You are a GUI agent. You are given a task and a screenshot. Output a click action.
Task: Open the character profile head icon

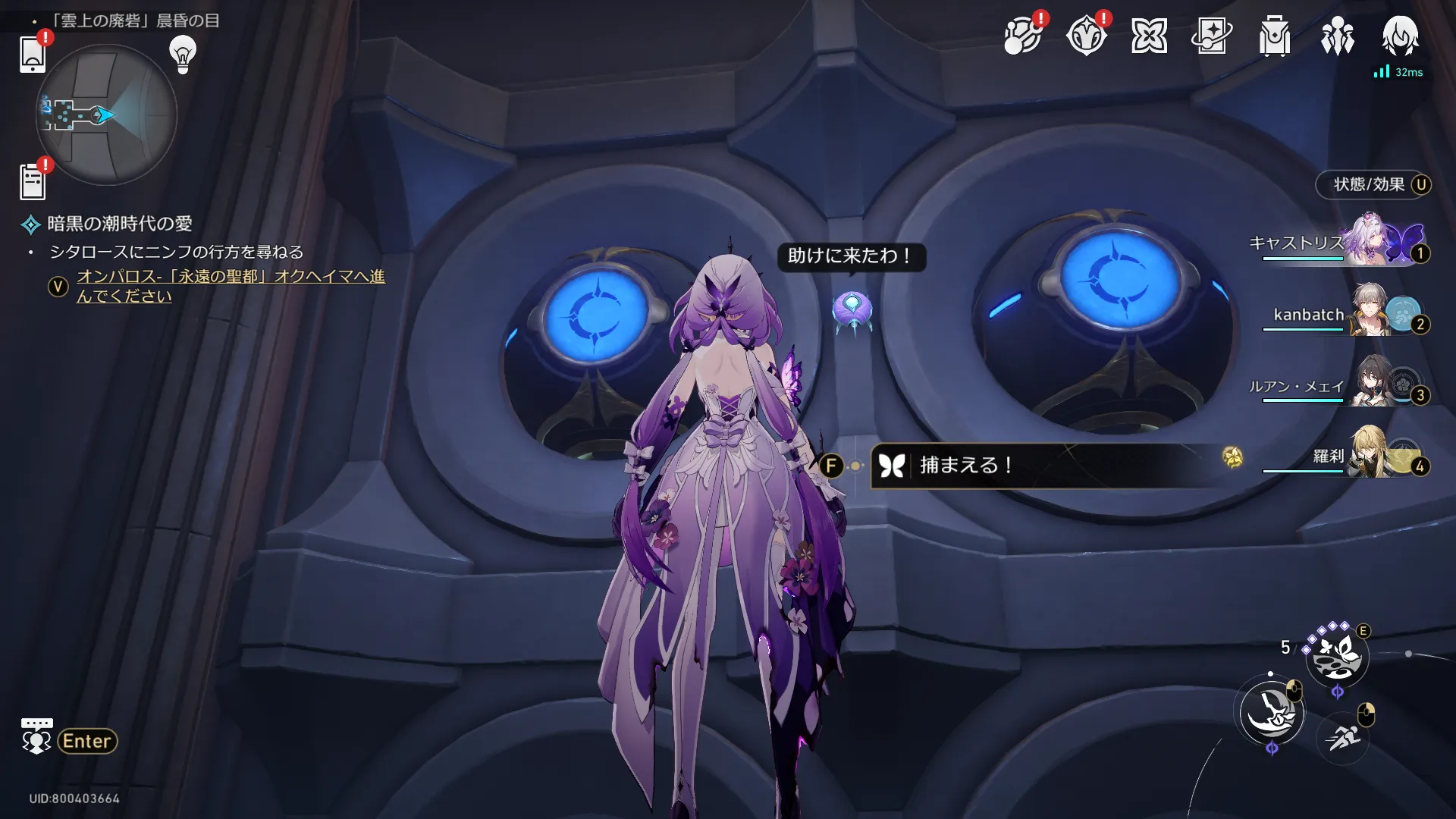[x=1400, y=36]
